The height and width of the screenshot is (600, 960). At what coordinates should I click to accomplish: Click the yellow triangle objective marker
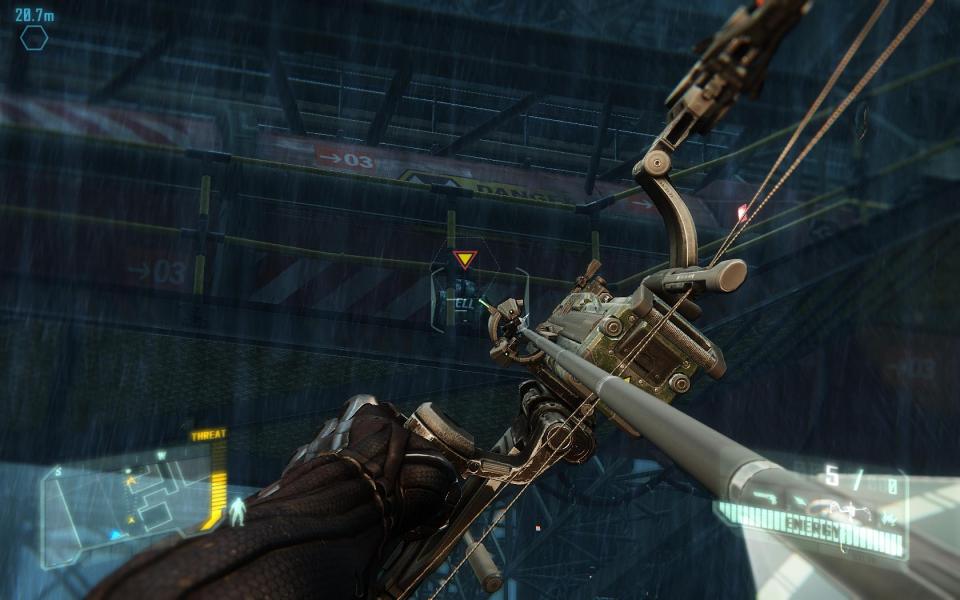[x=463, y=260]
